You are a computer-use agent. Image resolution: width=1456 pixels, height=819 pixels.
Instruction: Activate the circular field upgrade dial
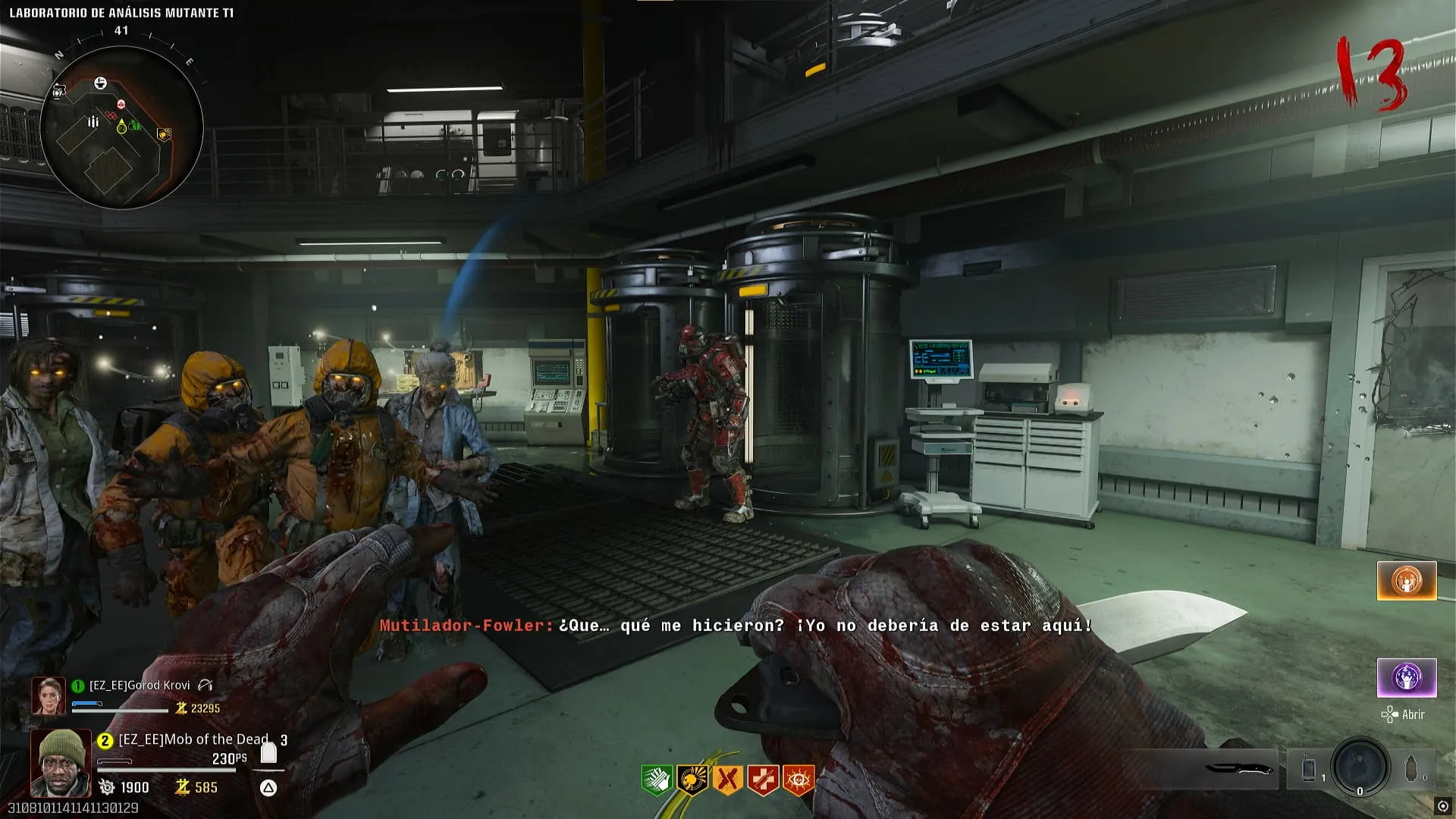pyautogui.click(x=1360, y=766)
